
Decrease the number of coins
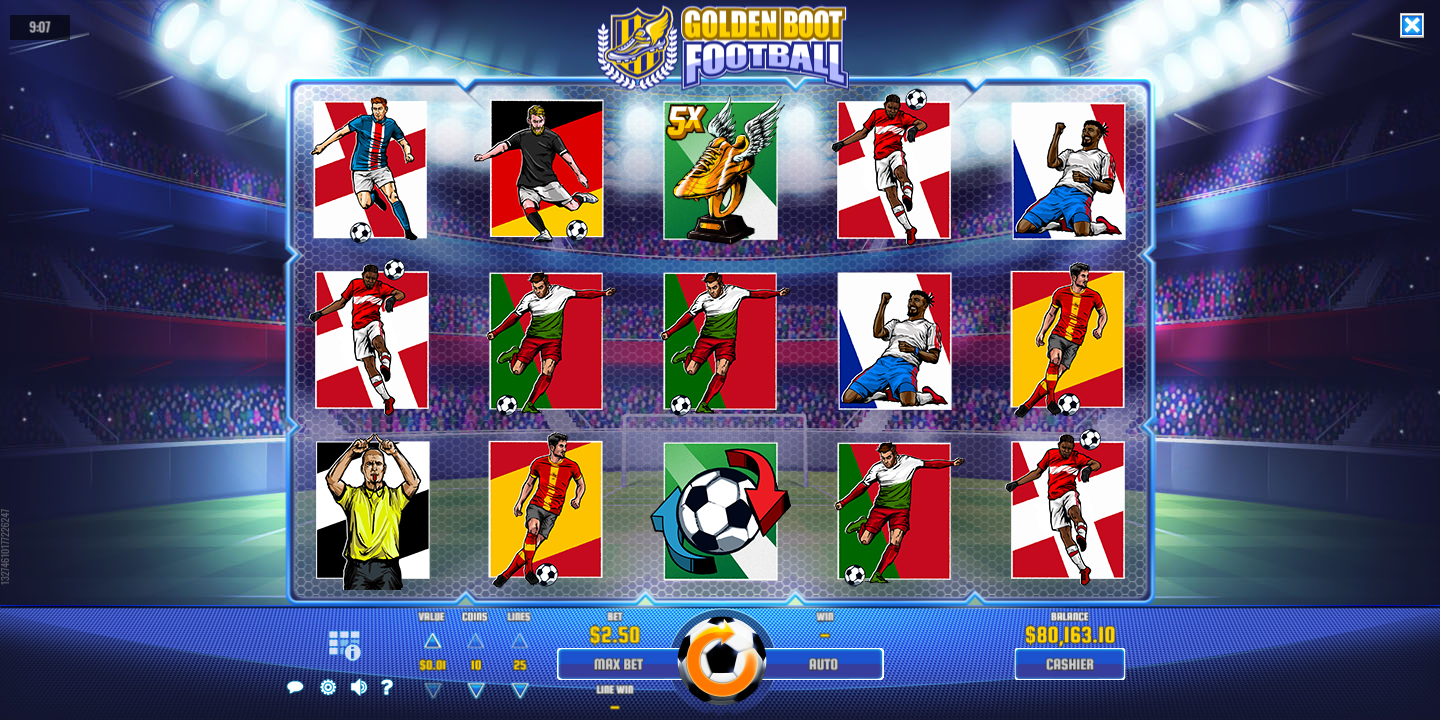point(476,689)
